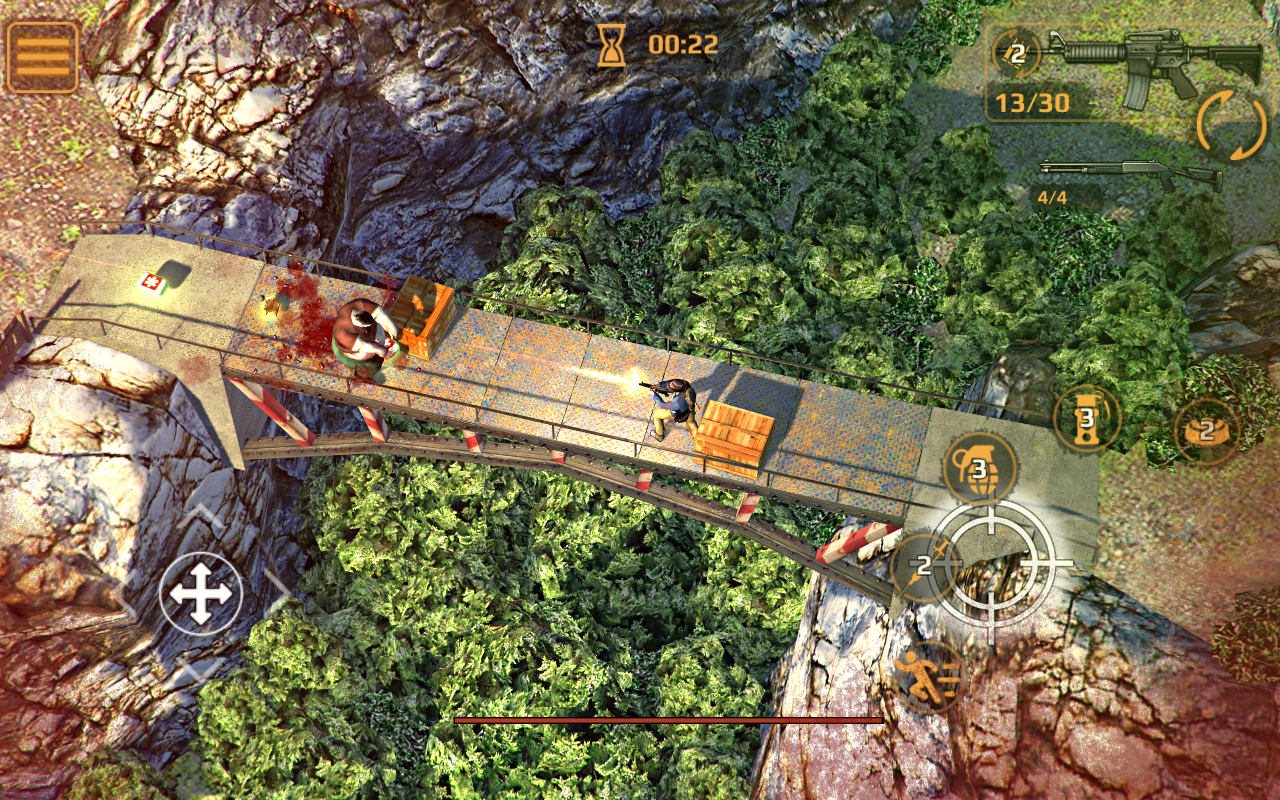
Task: Tap the large weapon swap arrows
Action: pos(1231,125)
